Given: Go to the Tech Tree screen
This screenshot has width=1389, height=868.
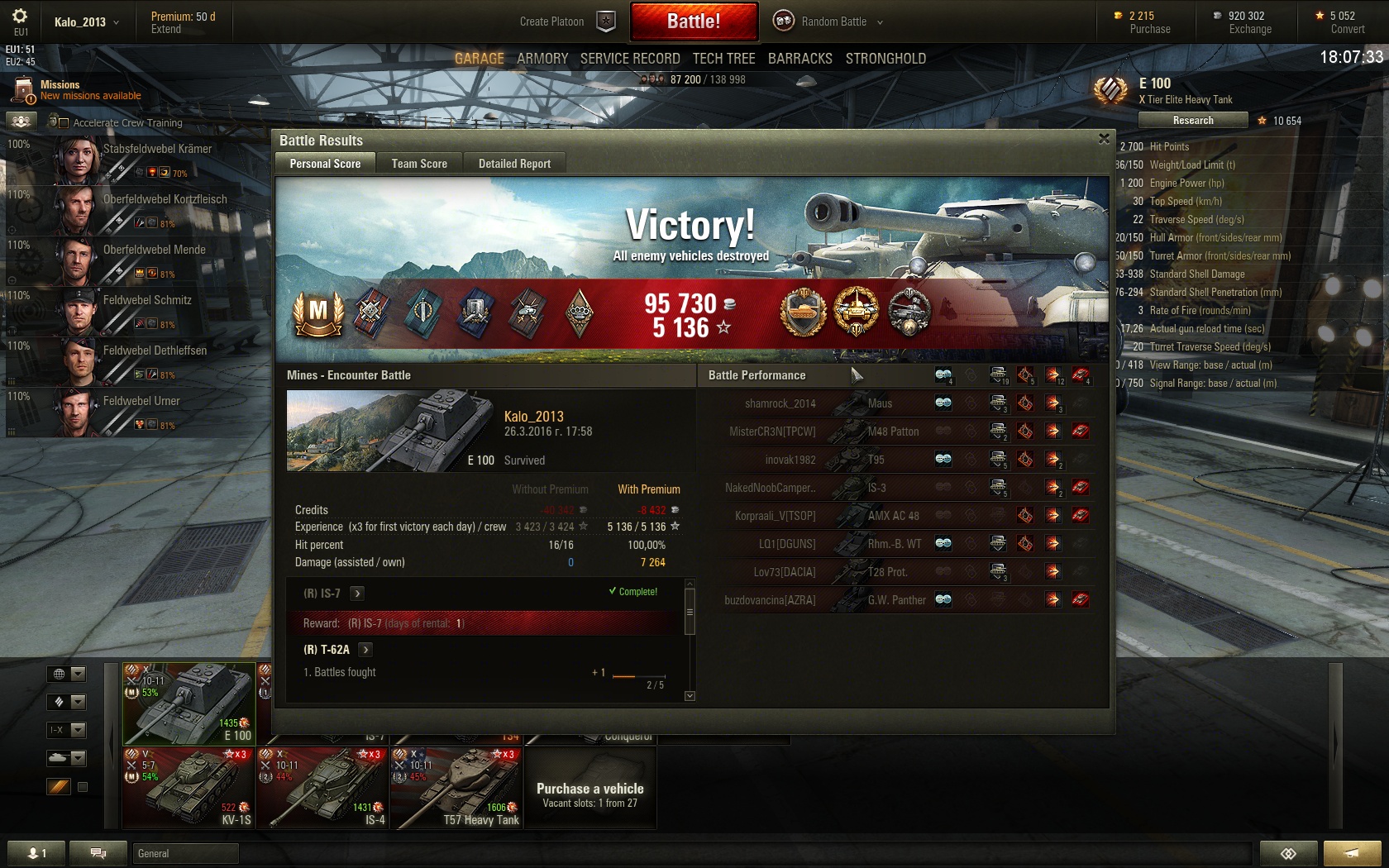Looking at the screenshot, I should tap(723, 59).
